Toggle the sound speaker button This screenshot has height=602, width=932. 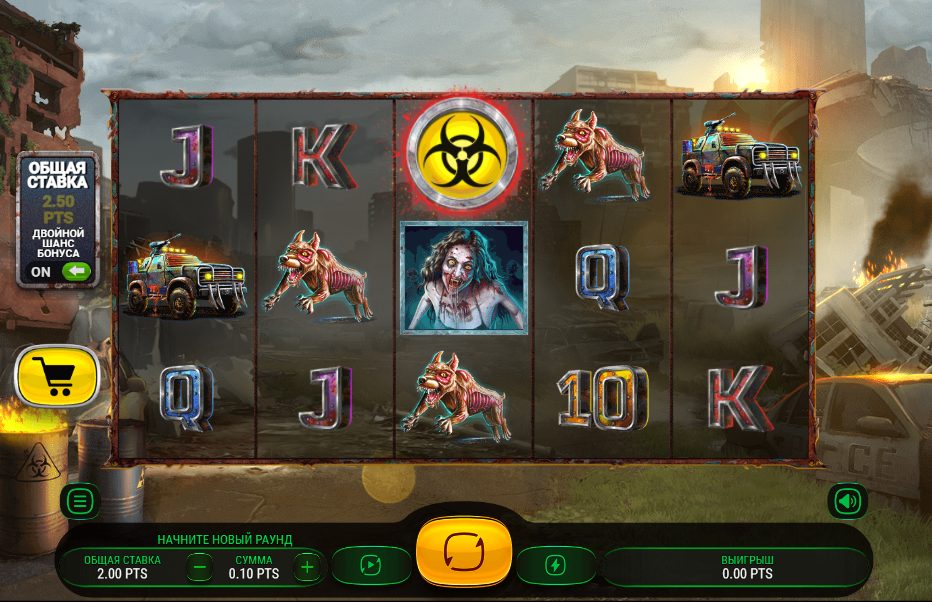pos(847,501)
